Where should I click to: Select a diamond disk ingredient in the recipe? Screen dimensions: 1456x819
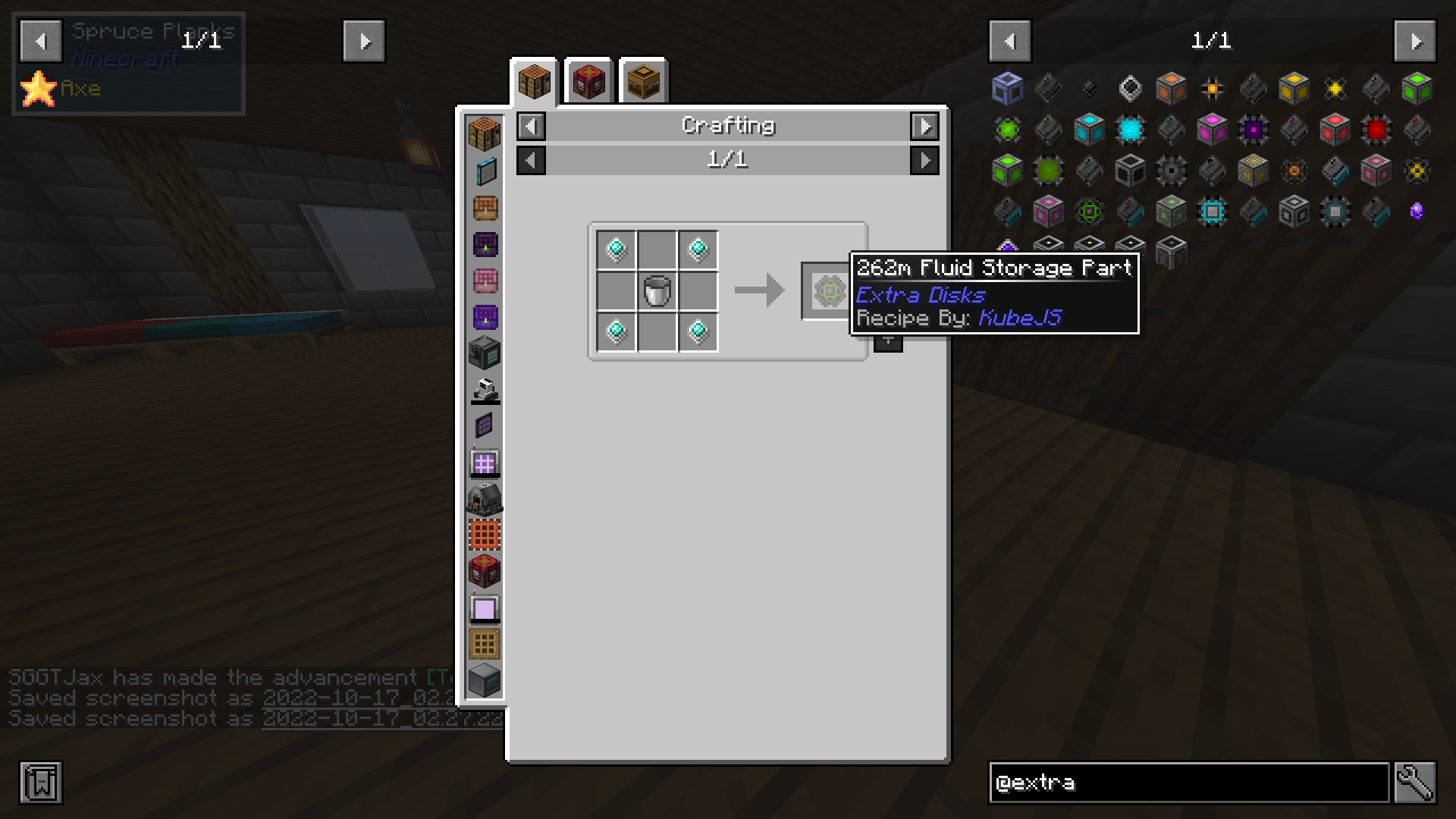tap(616, 250)
